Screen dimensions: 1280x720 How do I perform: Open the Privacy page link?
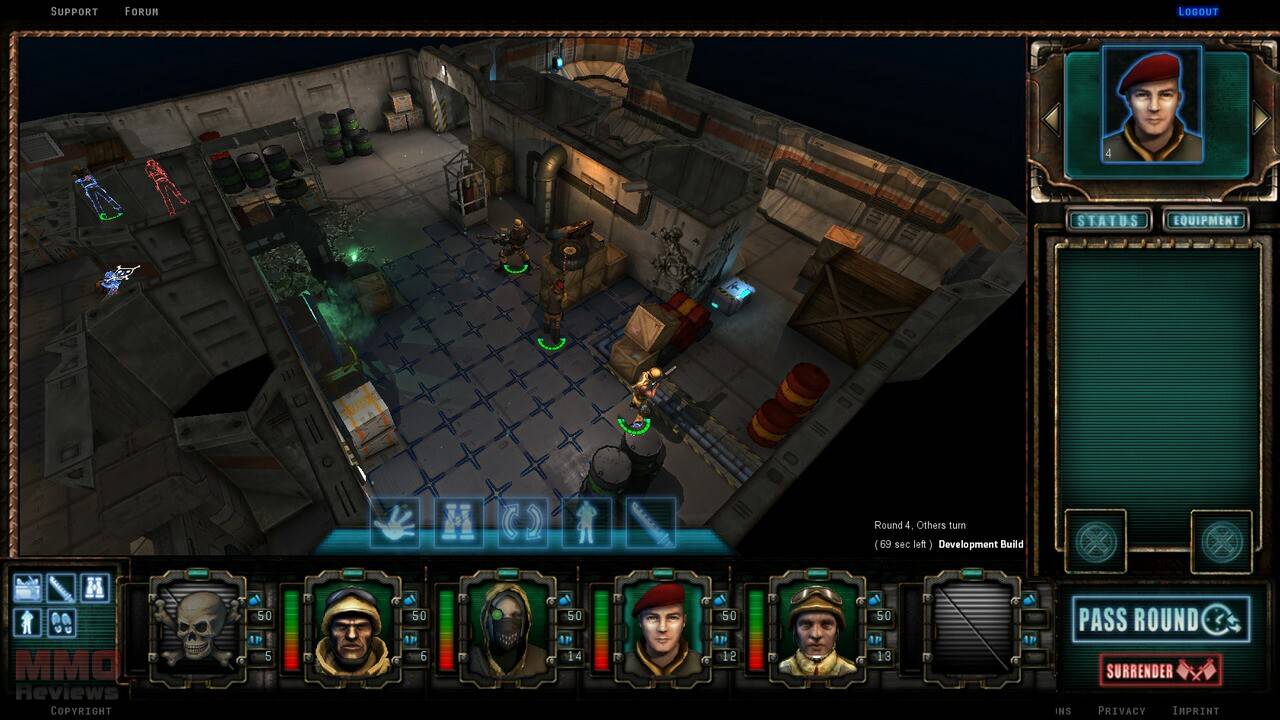(1121, 711)
